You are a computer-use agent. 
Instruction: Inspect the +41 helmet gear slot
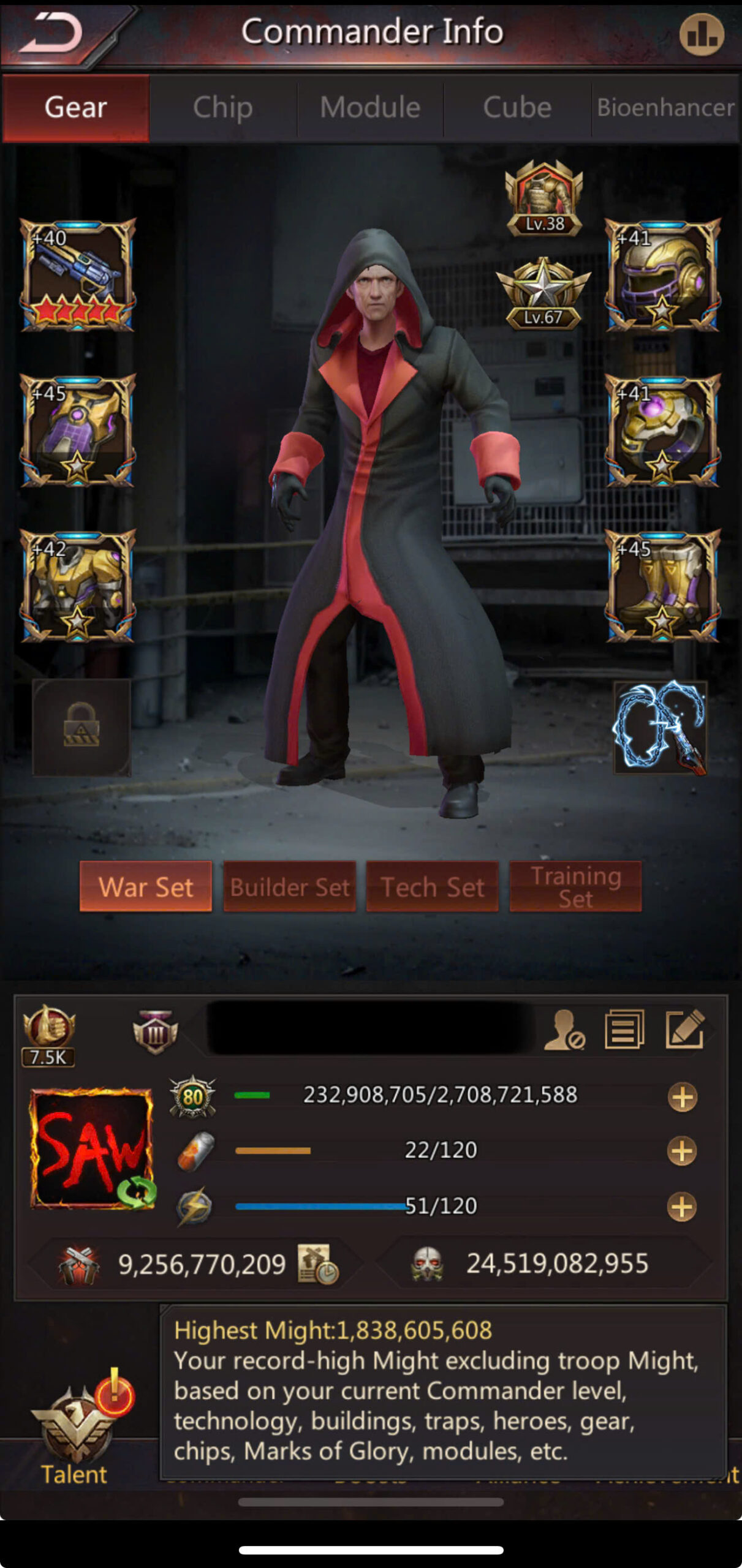pos(662,275)
